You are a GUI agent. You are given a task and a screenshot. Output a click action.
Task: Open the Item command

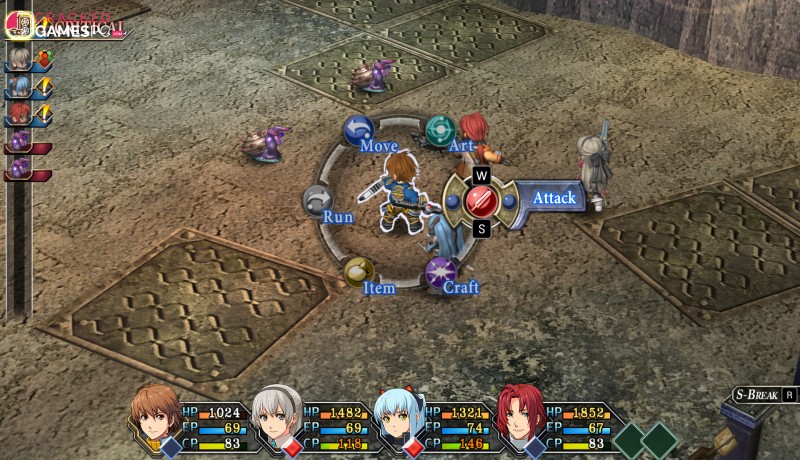357,271
